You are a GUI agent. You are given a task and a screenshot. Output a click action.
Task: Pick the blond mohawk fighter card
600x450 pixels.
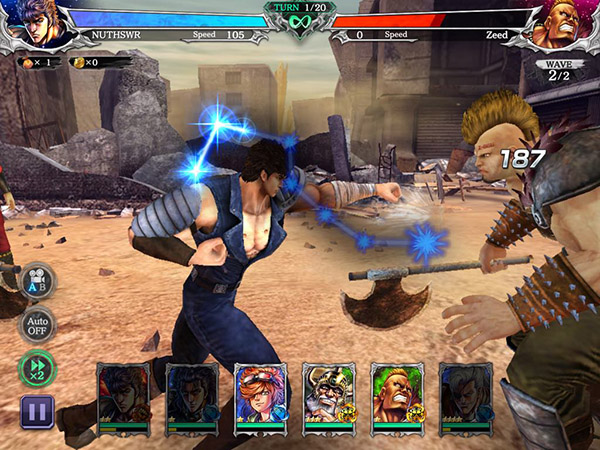pyautogui.click(x=397, y=397)
